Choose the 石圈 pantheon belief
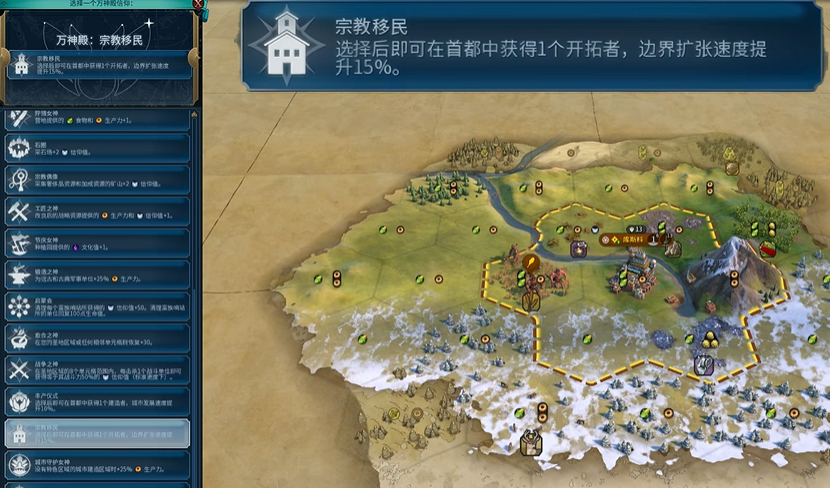This screenshot has width=830, height=488. (97, 149)
